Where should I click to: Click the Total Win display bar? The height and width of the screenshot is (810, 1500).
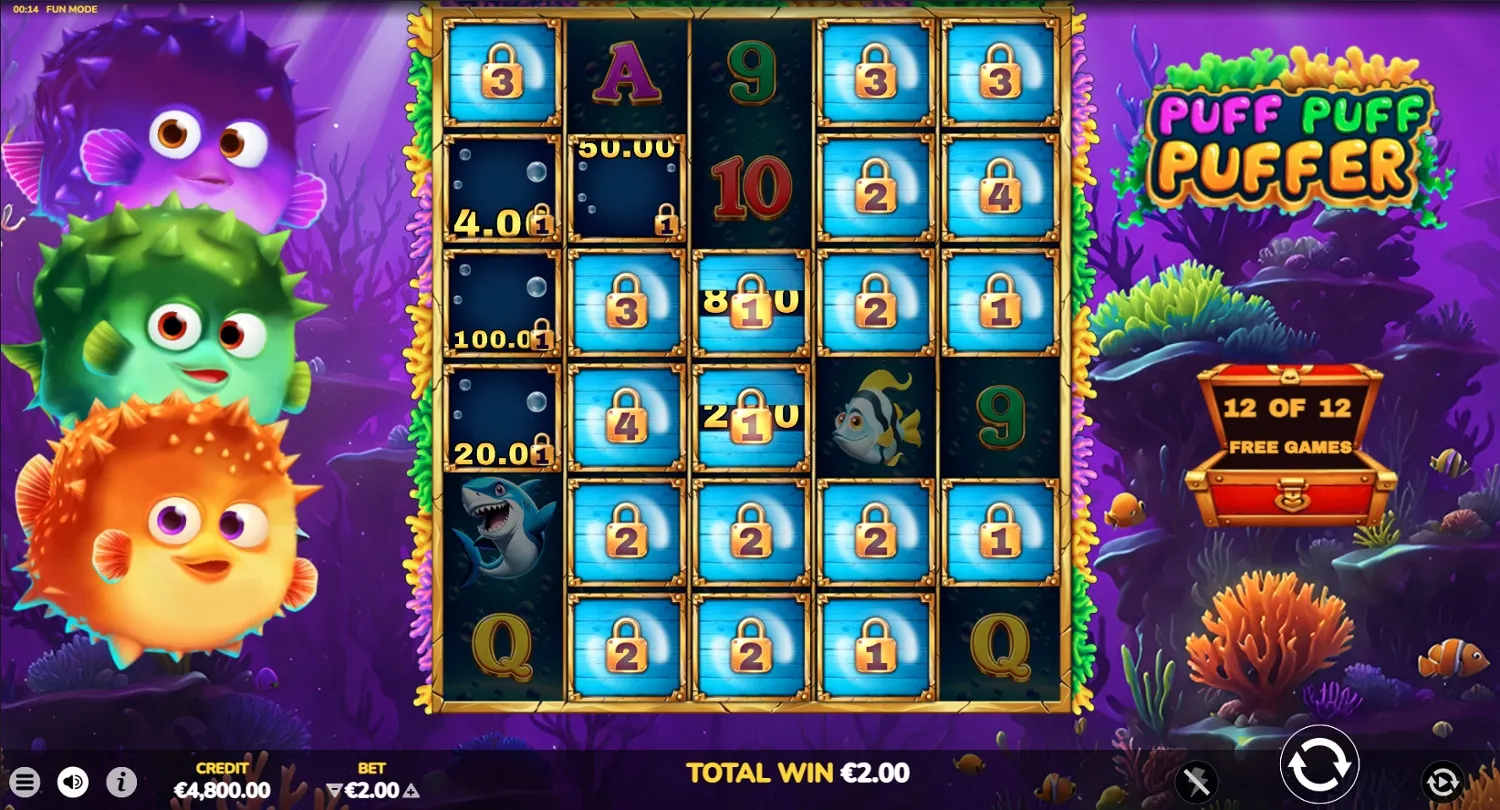795,772
